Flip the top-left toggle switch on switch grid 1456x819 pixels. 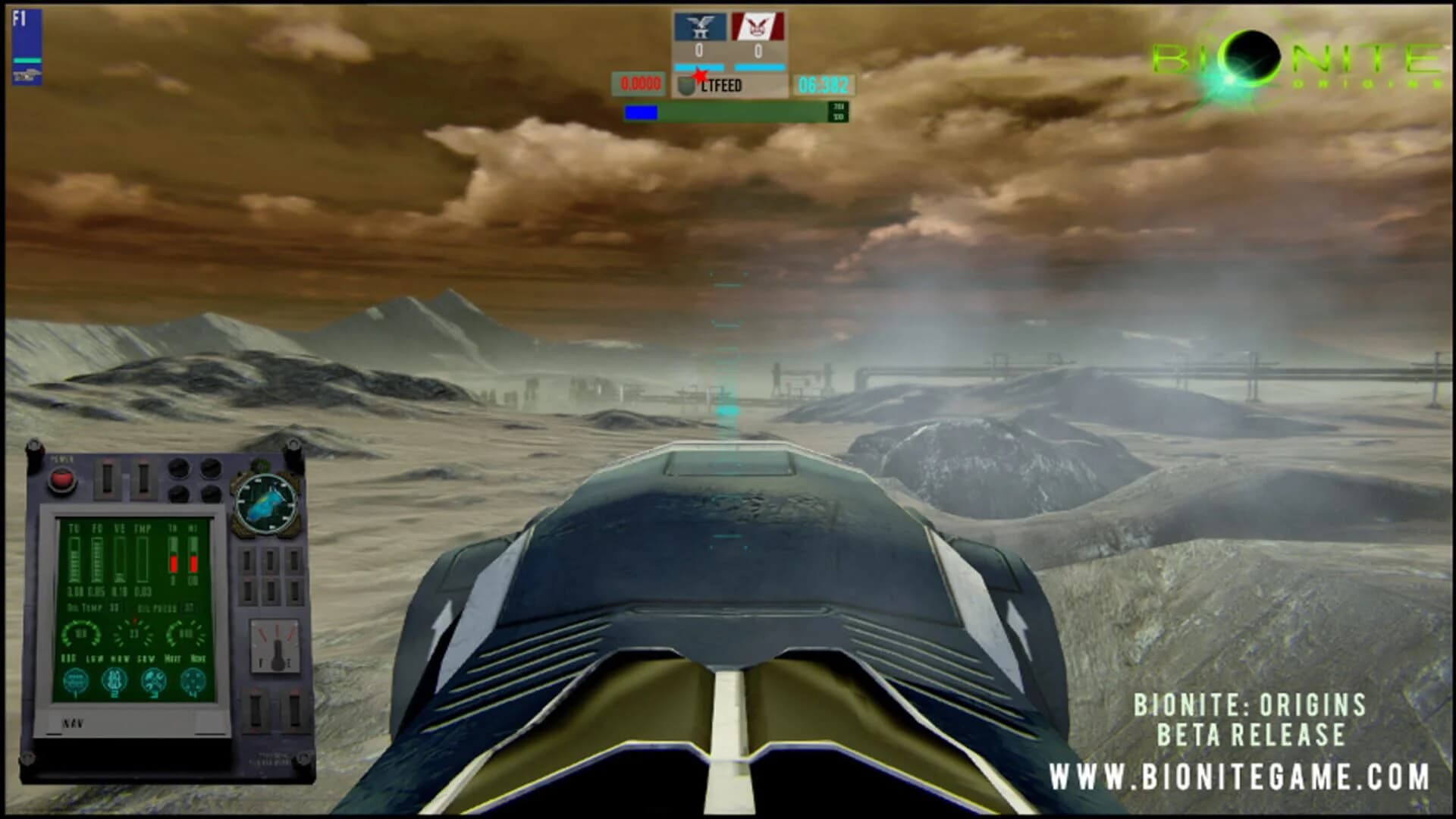pos(247,559)
